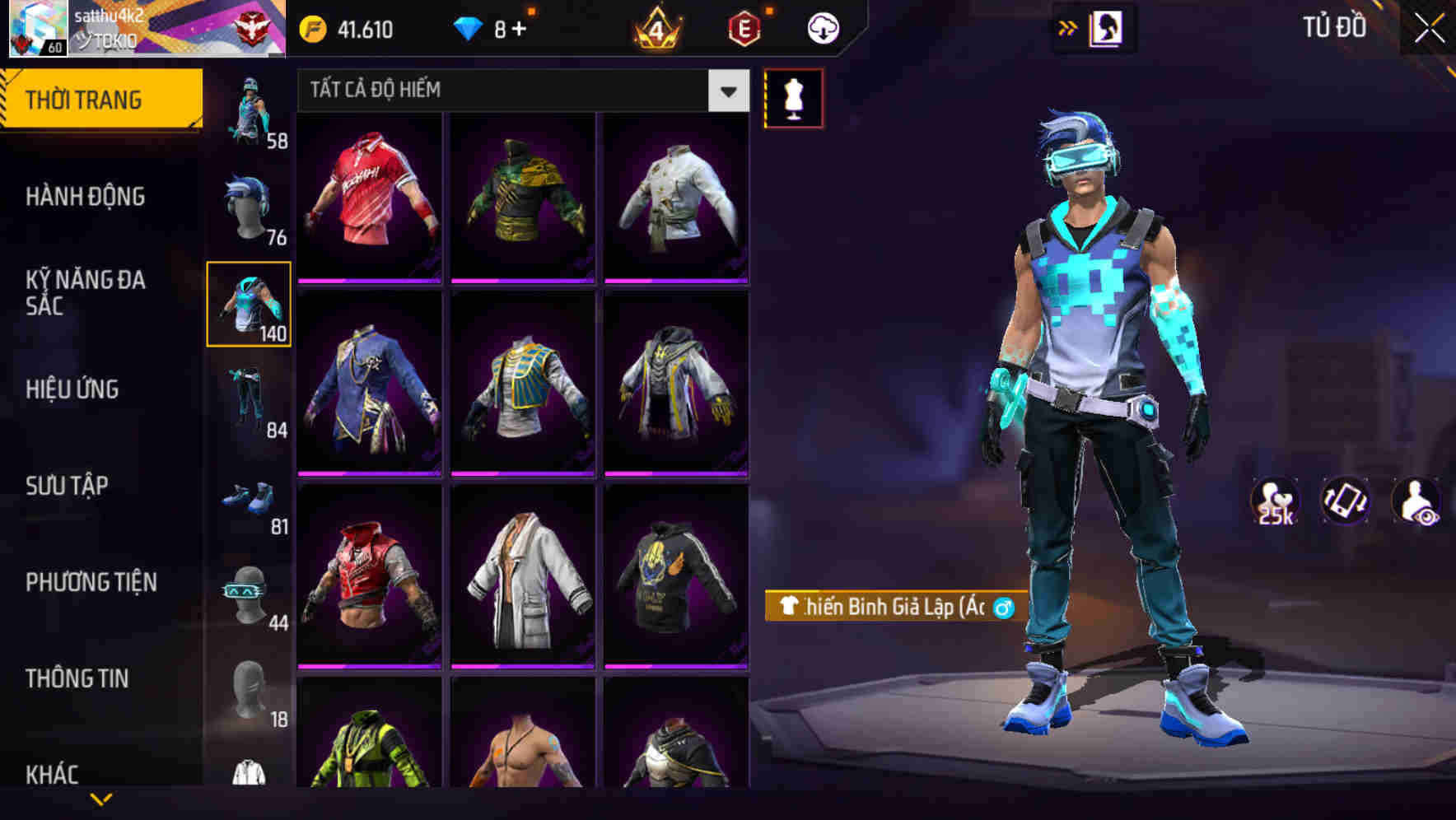The image size is (1456, 820).
Task: Select the highlighted 140 shirts category slot
Action: 249,303
